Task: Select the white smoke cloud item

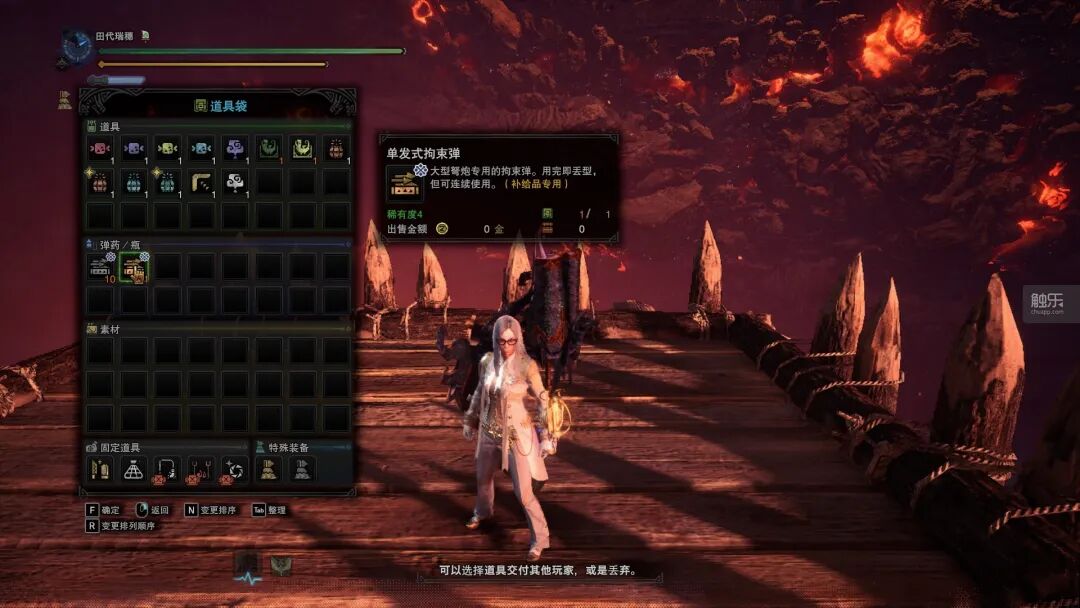Action: click(235, 182)
